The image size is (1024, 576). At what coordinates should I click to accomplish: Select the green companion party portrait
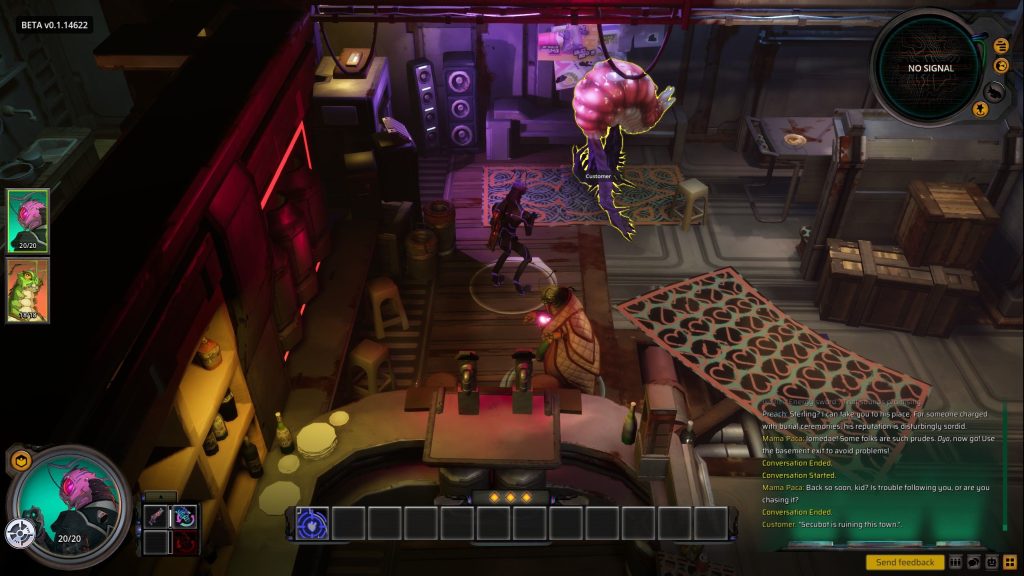click(x=28, y=290)
